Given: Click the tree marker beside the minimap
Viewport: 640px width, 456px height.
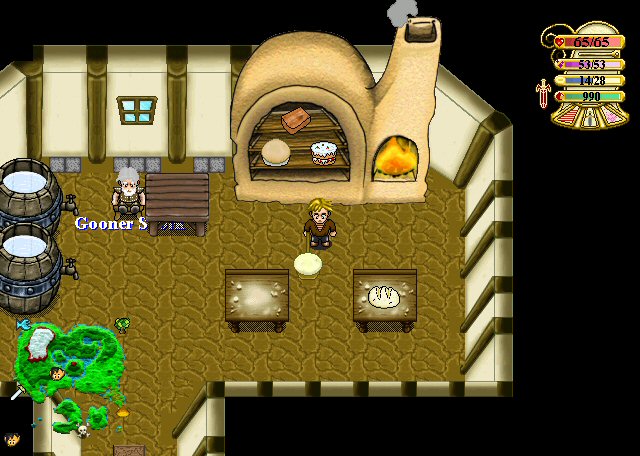Looking at the screenshot, I should point(122,324).
